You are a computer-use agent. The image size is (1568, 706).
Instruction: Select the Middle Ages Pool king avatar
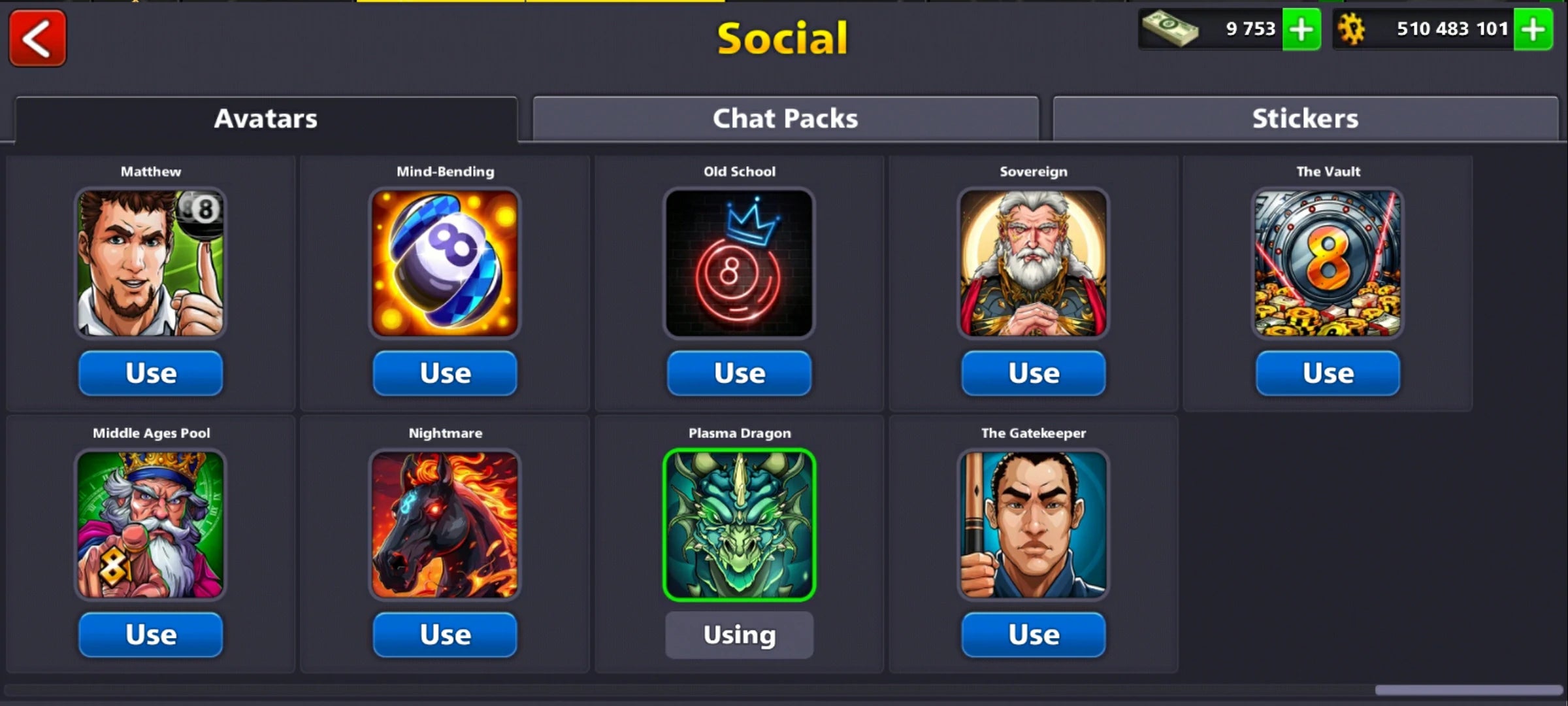[150, 523]
